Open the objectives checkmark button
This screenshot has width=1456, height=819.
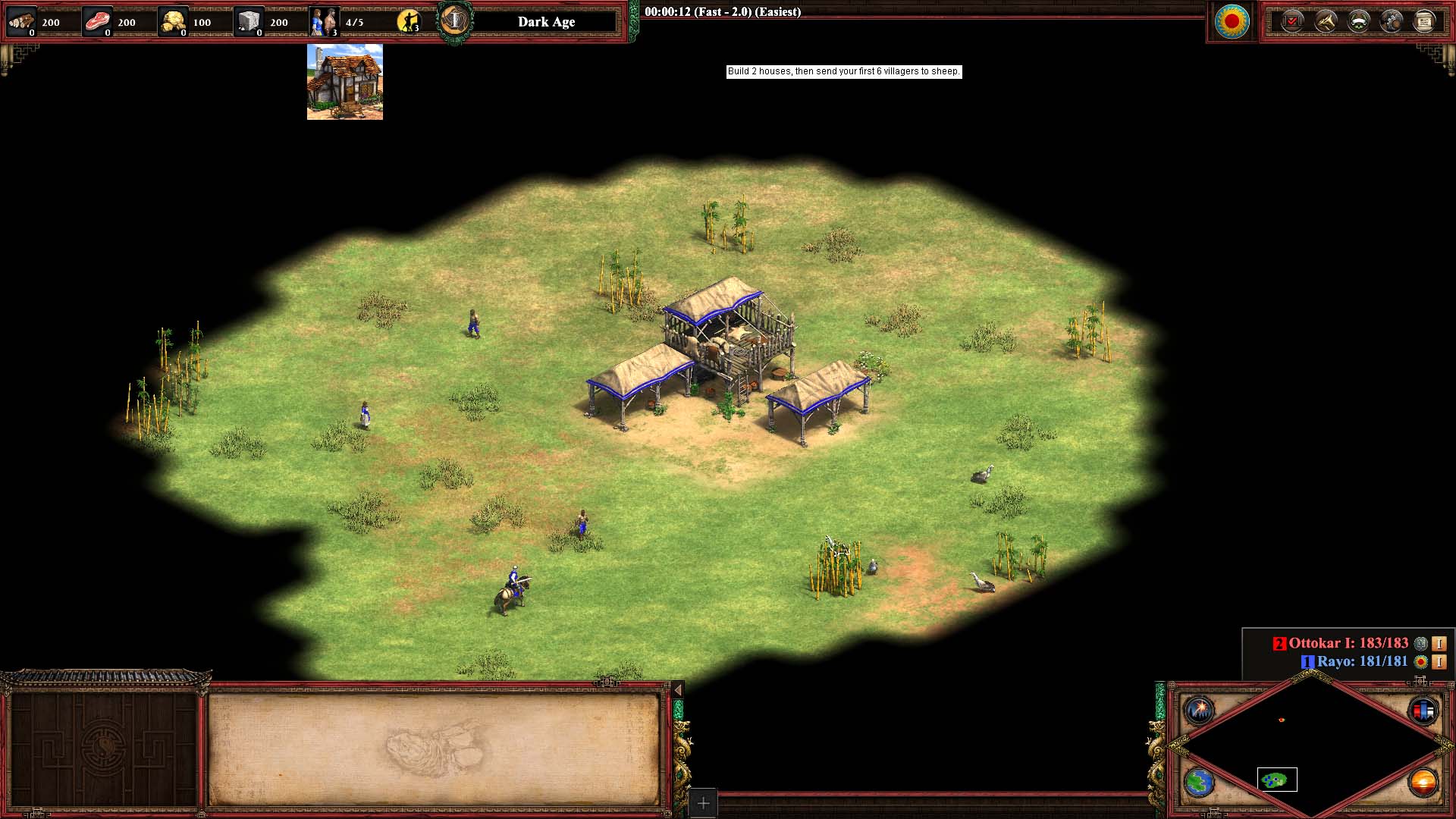click(x=1291, y=21)
